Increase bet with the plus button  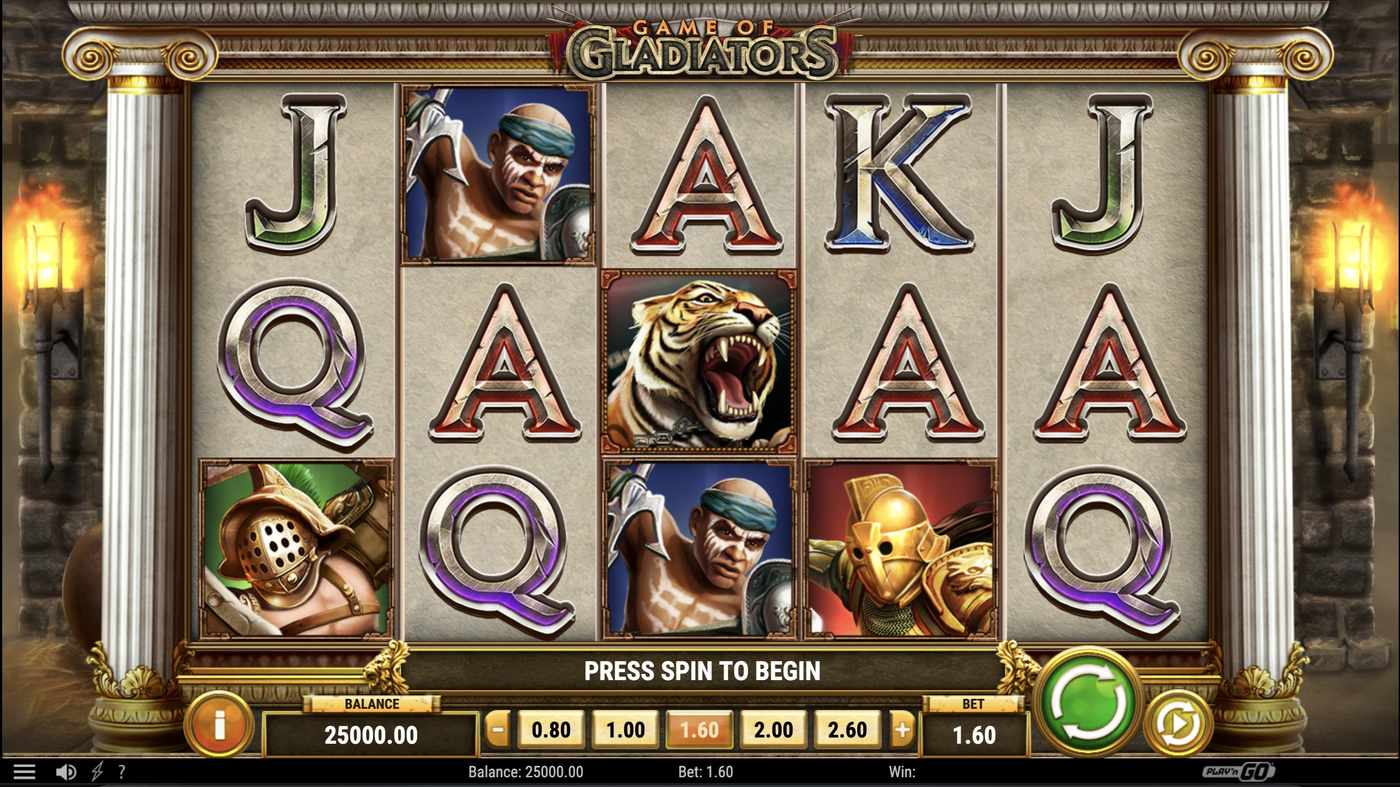tap(902, 729)
